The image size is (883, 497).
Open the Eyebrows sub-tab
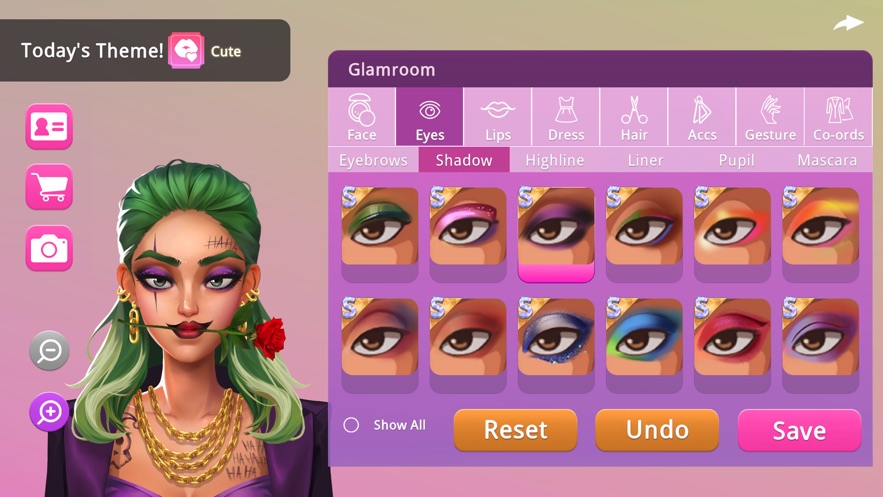pyautogui.click(x=373, y=160)
